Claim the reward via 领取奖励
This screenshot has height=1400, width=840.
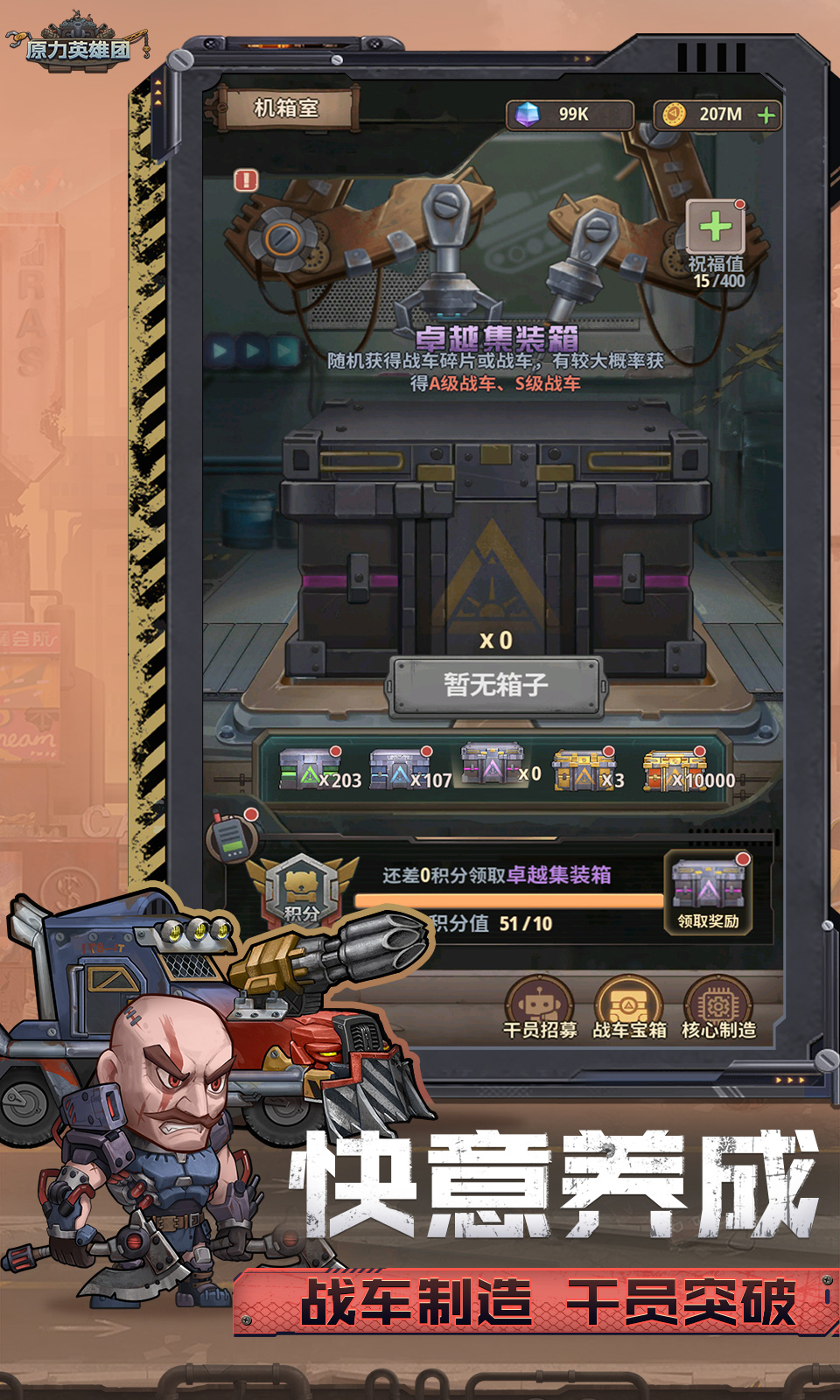(x=708, y=894)
